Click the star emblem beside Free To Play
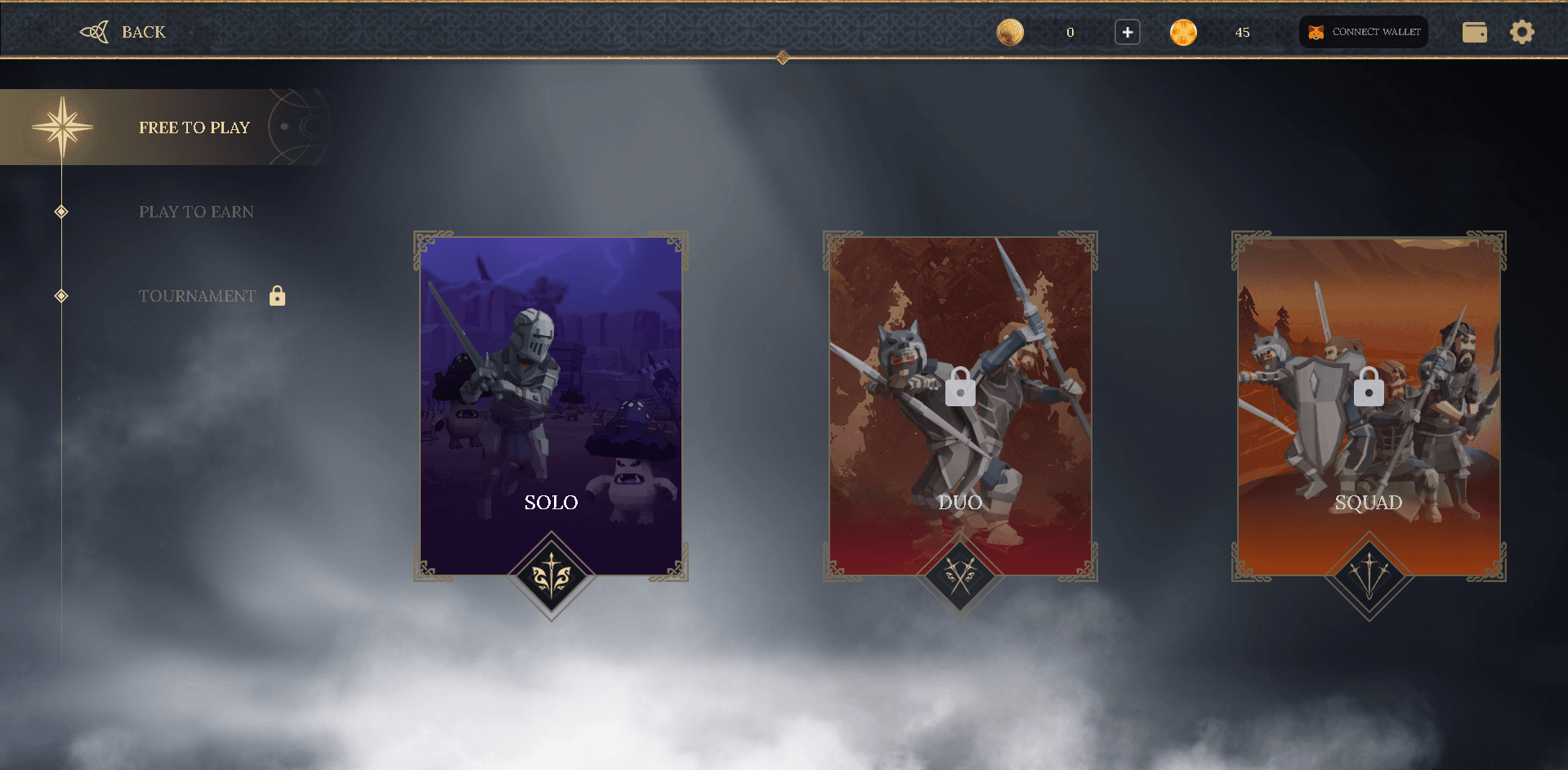Screen dimensions: 1568x770 tap(63, 127)
